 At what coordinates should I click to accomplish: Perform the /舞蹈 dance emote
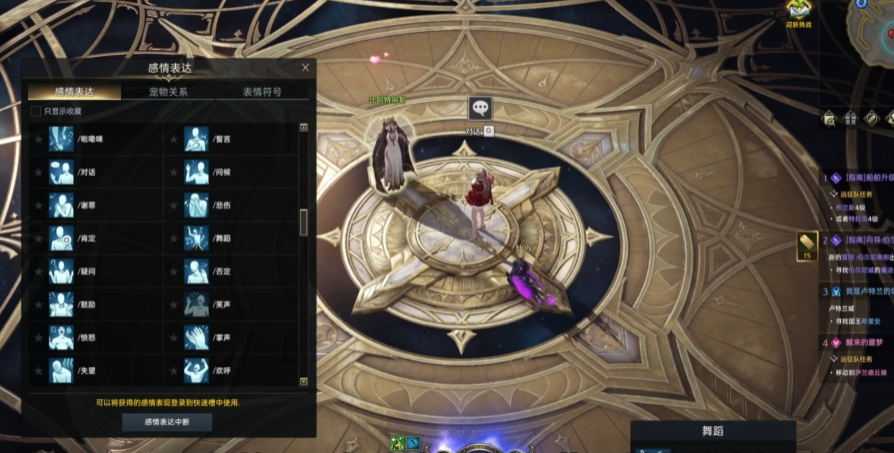click(x=196, y=238)
